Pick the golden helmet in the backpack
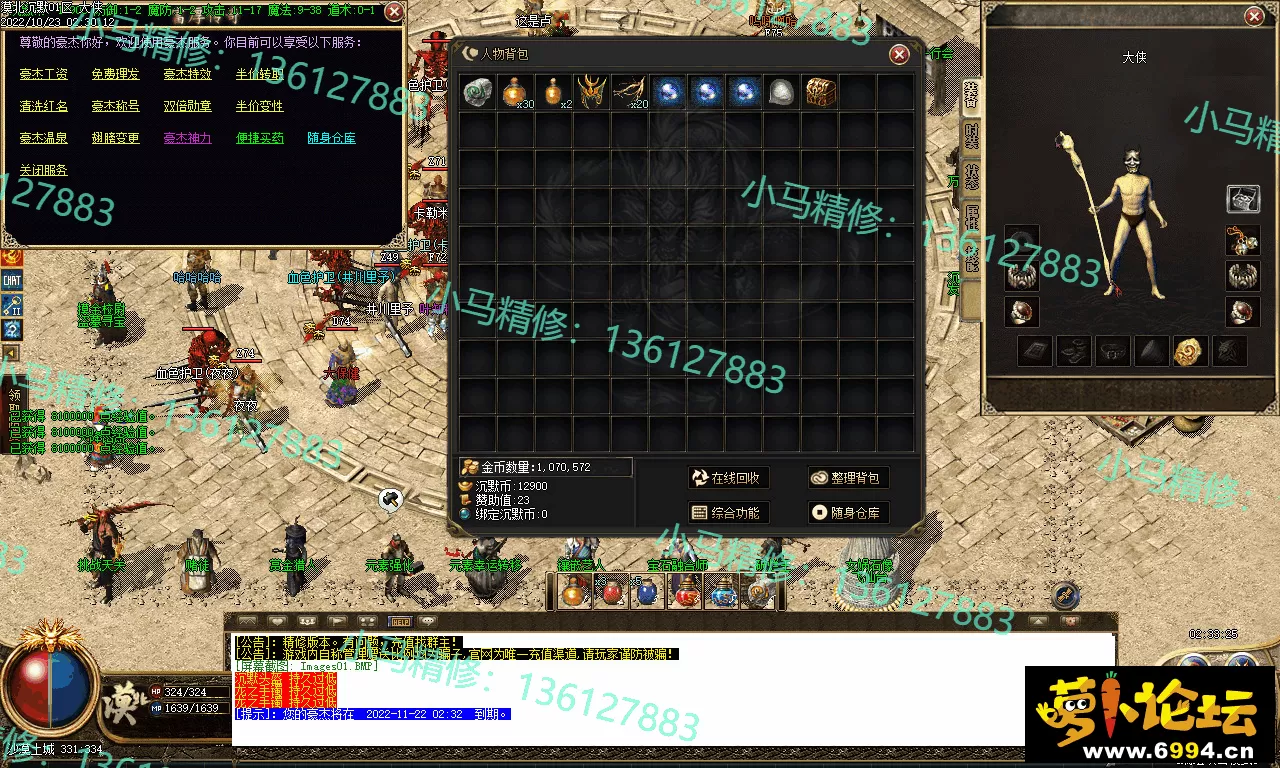Image resolution: width=1280 pixels, height=768 pixels. [592, 92]
